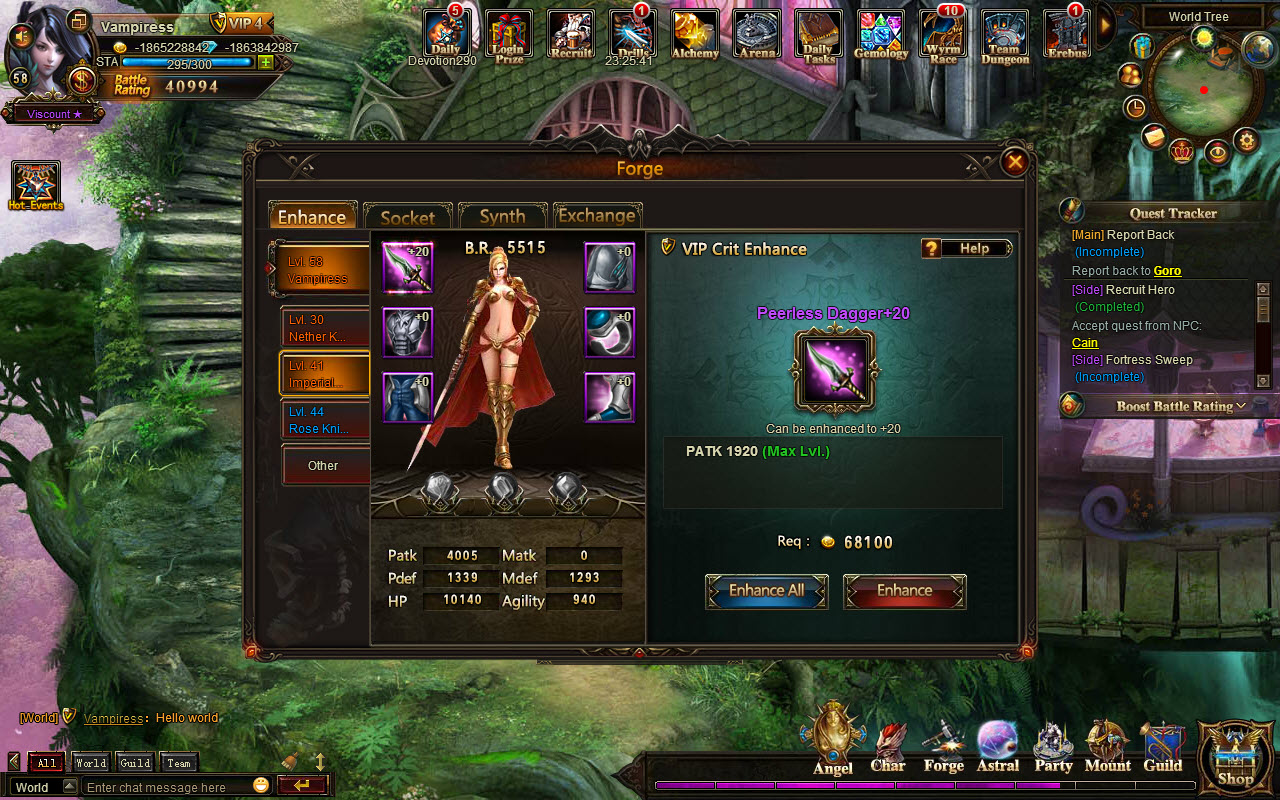
Task: Open the Alchemy feature
Action: pos(694,35)
